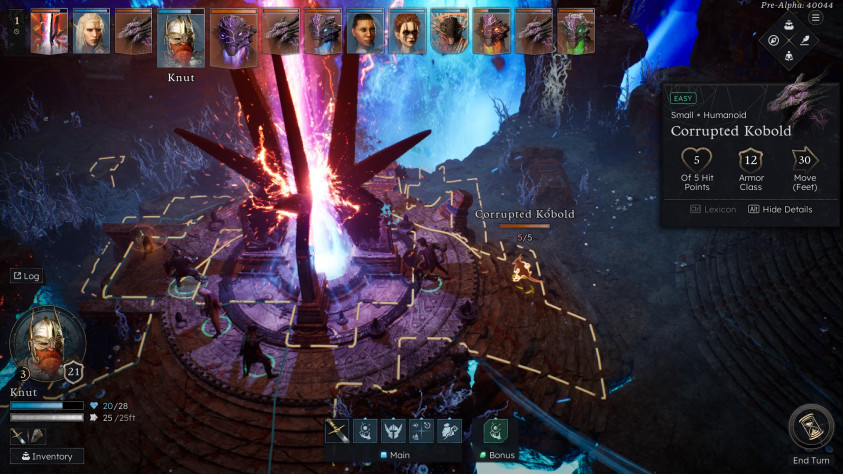Choose the four-symbol cross action icon
The height and width of the screenshot is (474, 843).
pyautogui.click(x=421, y=431)
